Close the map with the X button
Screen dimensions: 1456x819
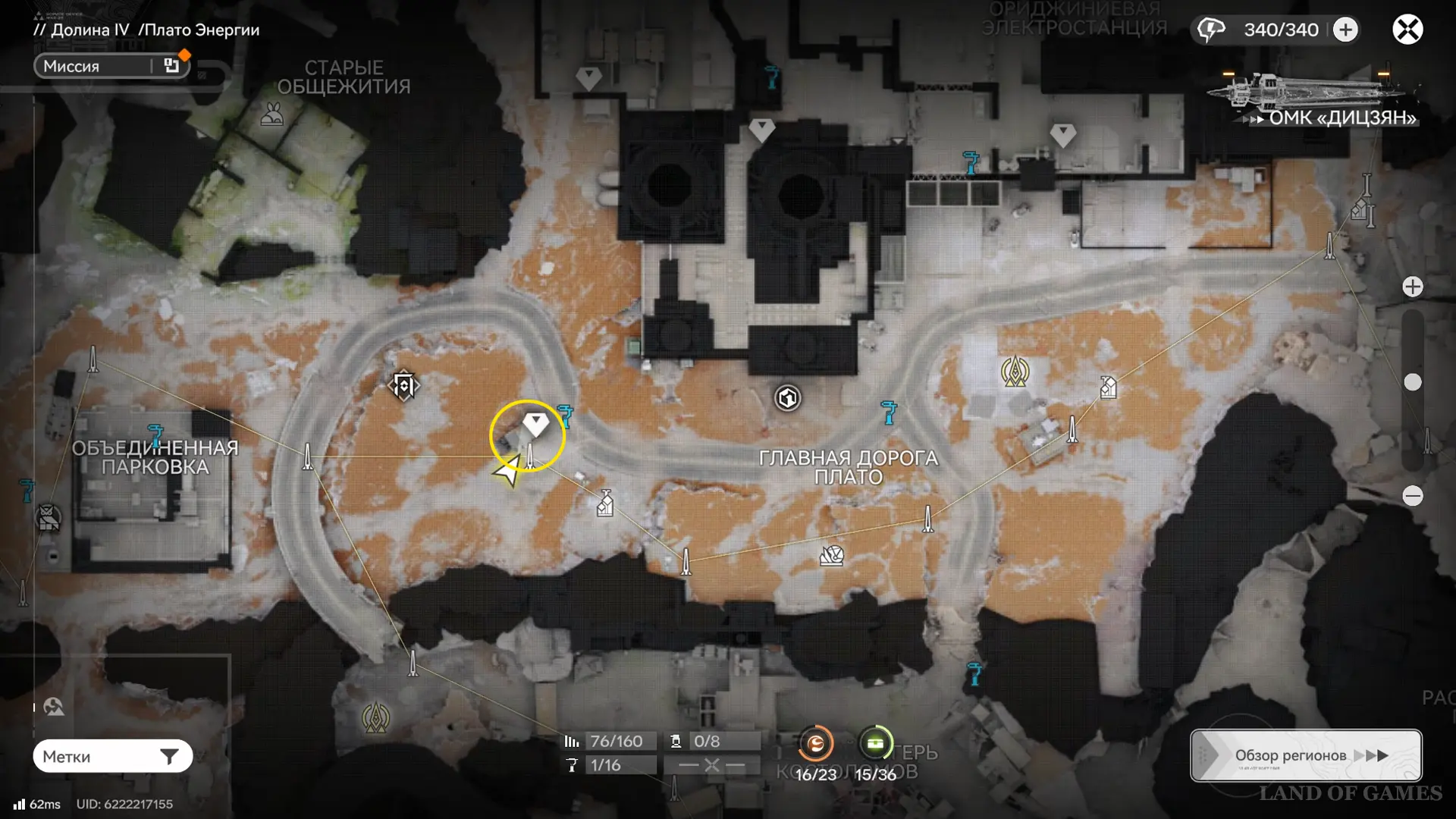(x=1407, y=30)
